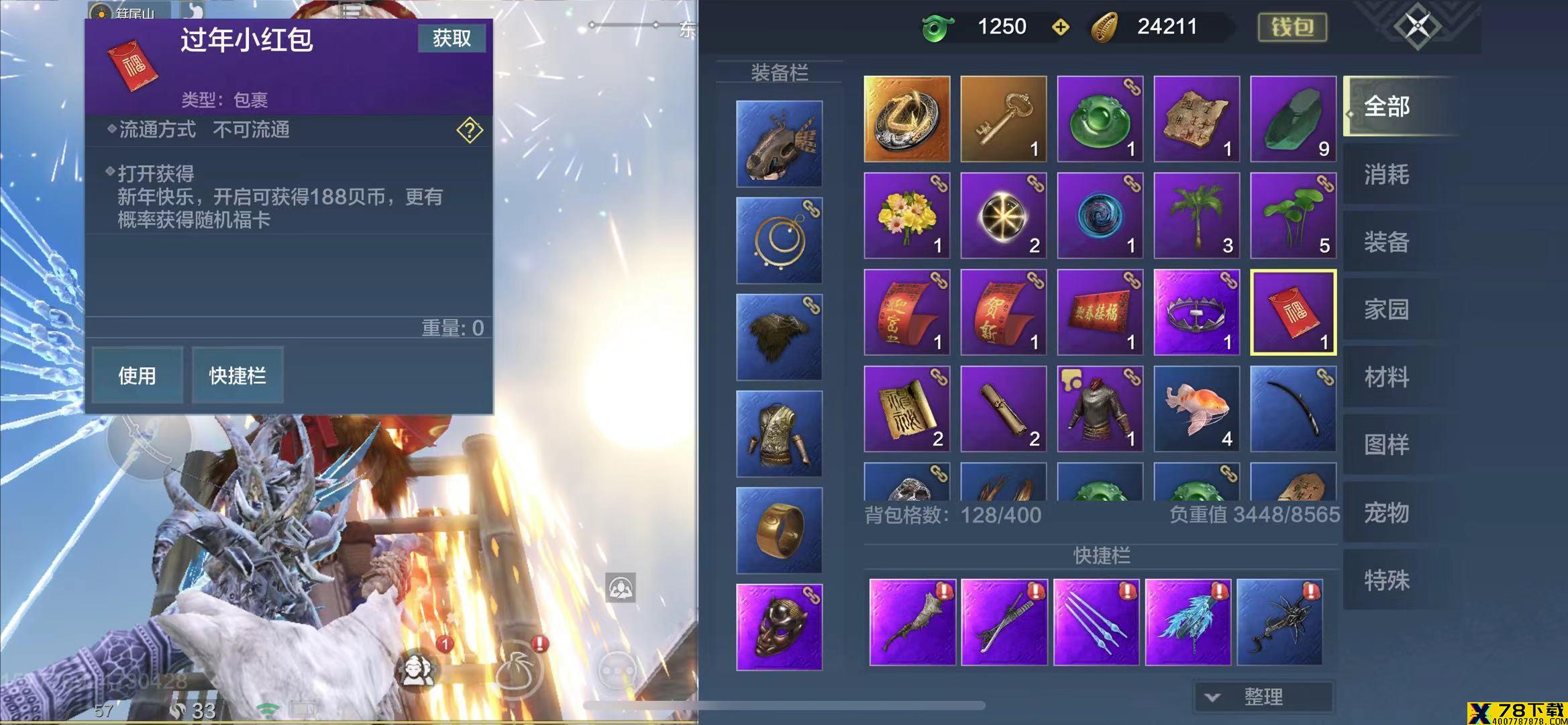
Task: Show the 家园 homestead category
Action: click(1386, 309)
